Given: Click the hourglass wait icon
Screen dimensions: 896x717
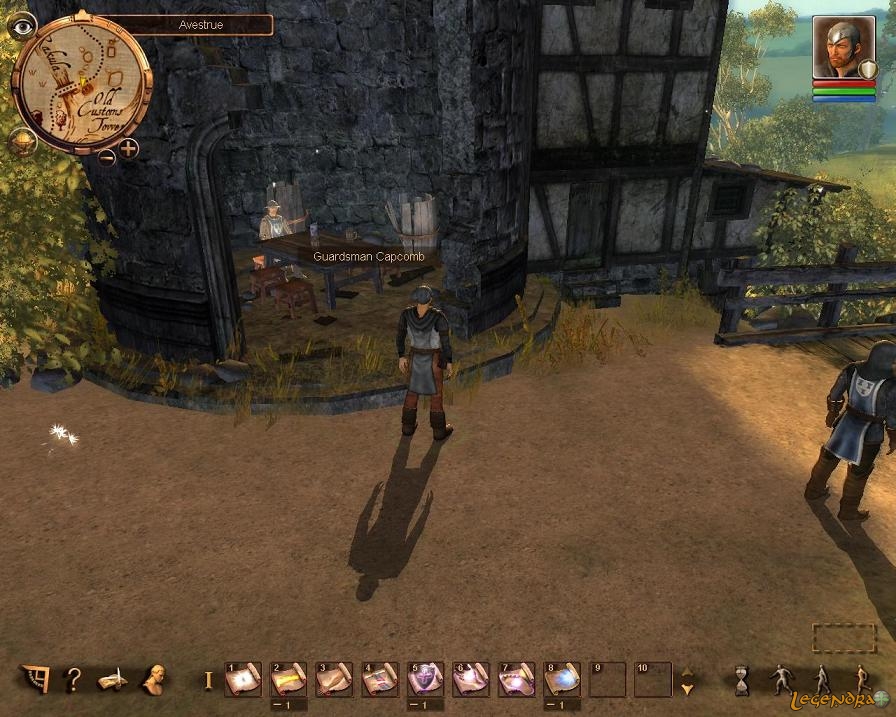Looking at the screenshot, I should [741, 680].
